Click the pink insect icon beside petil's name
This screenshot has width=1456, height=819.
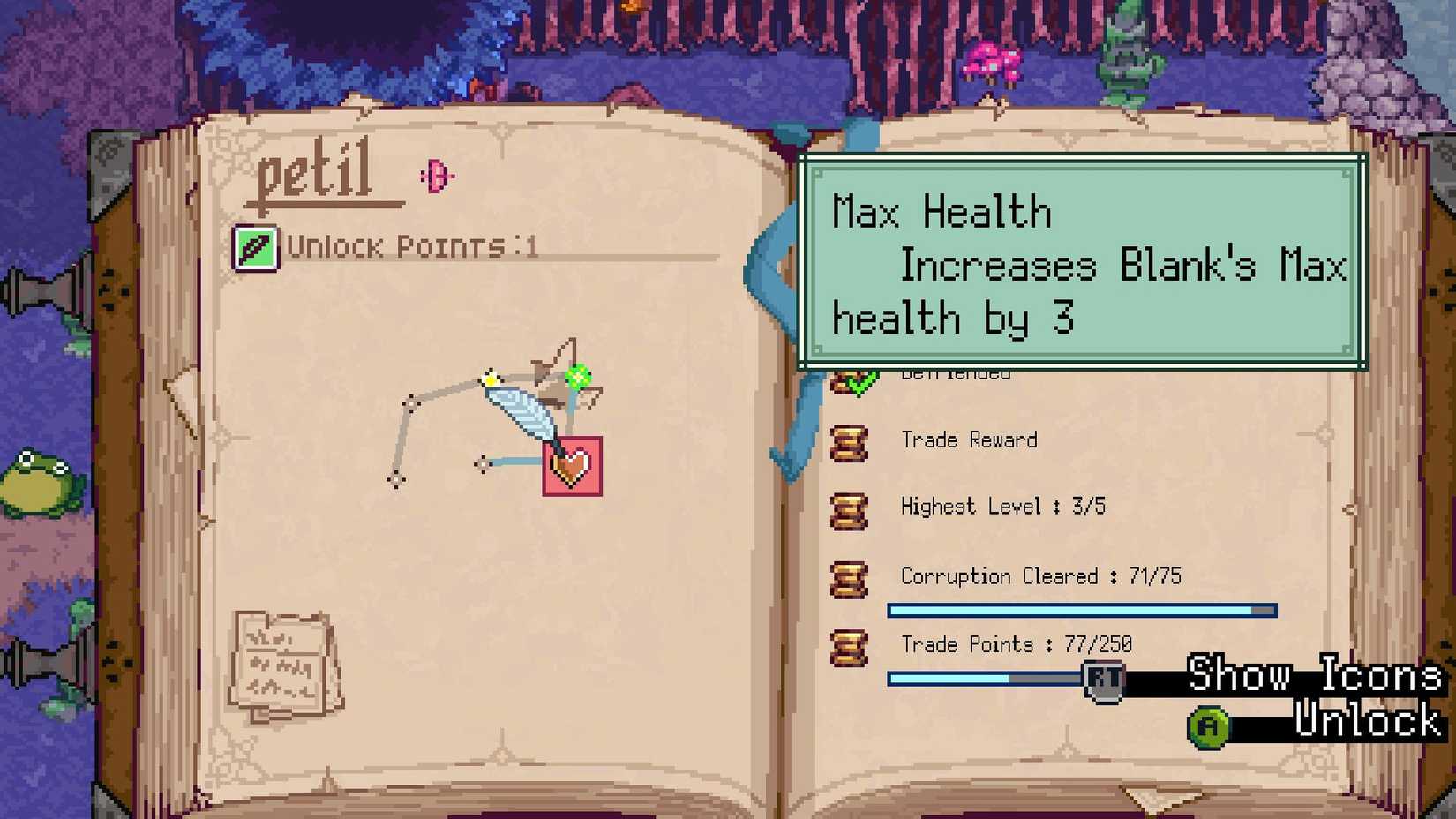(x=437, y=175)
